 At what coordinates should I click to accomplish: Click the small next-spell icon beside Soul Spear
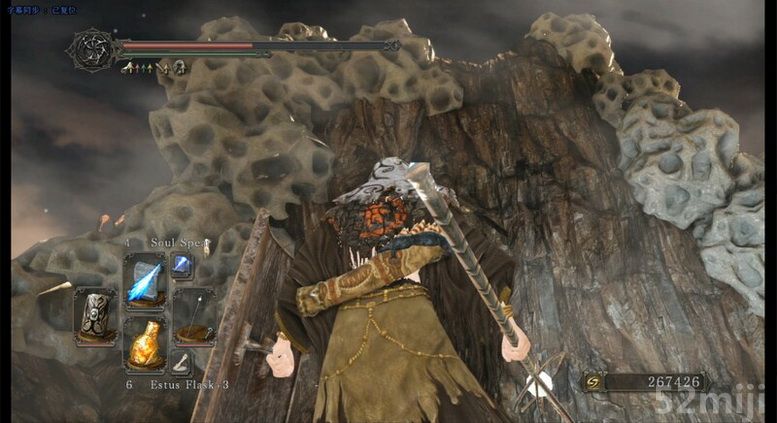pyautogui.click(x=182, y=264)
